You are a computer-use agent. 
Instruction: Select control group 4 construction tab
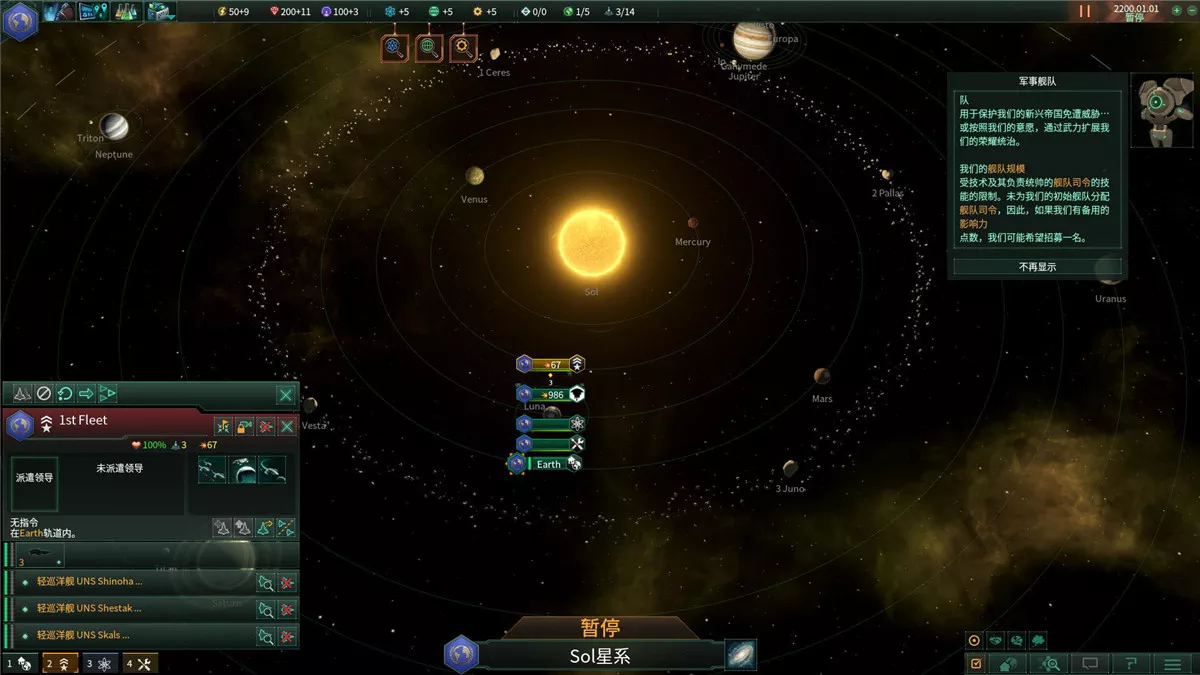[x=140, y=663]
